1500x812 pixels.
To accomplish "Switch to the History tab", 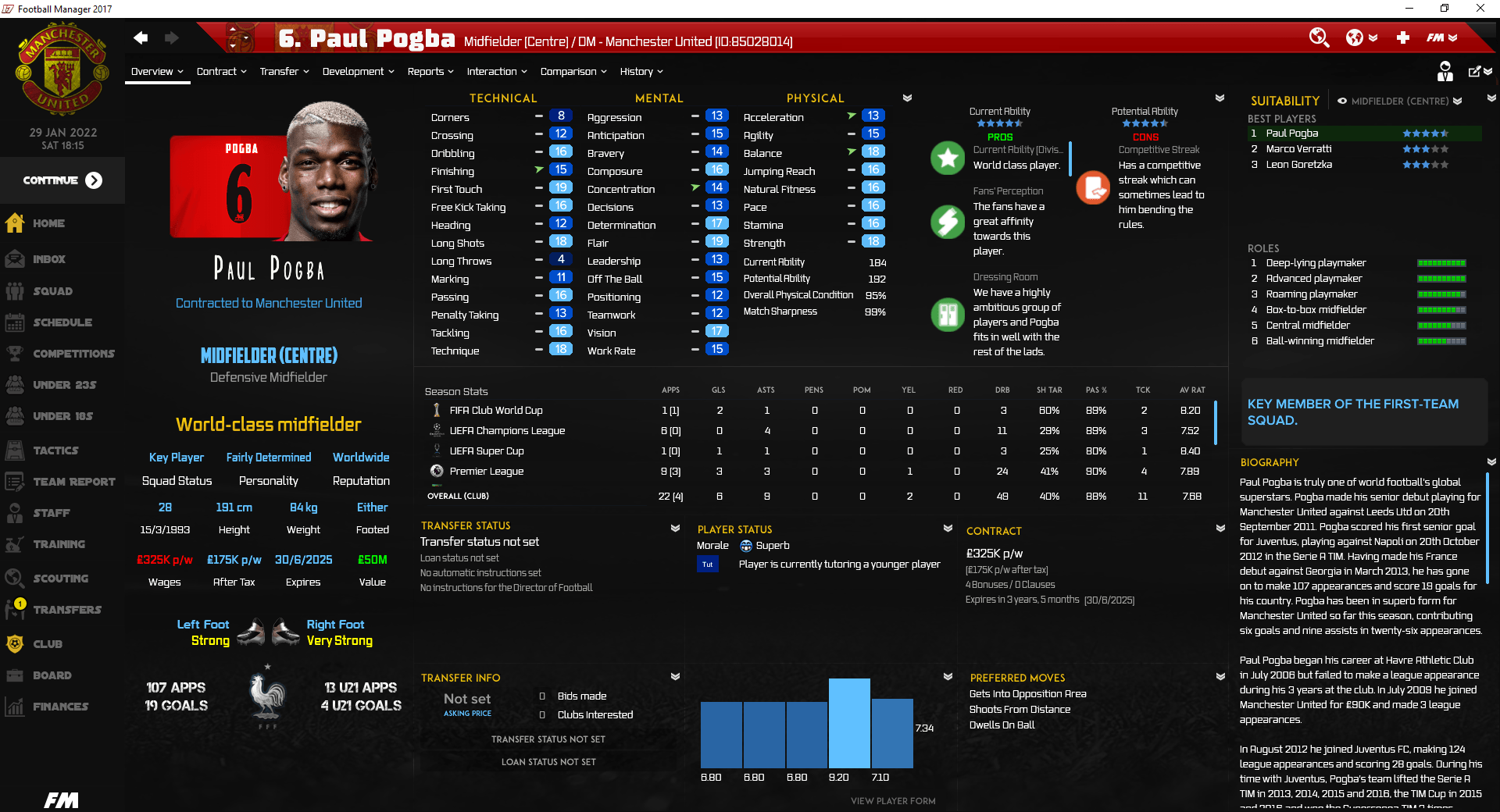I will click(x=637, y=71).
